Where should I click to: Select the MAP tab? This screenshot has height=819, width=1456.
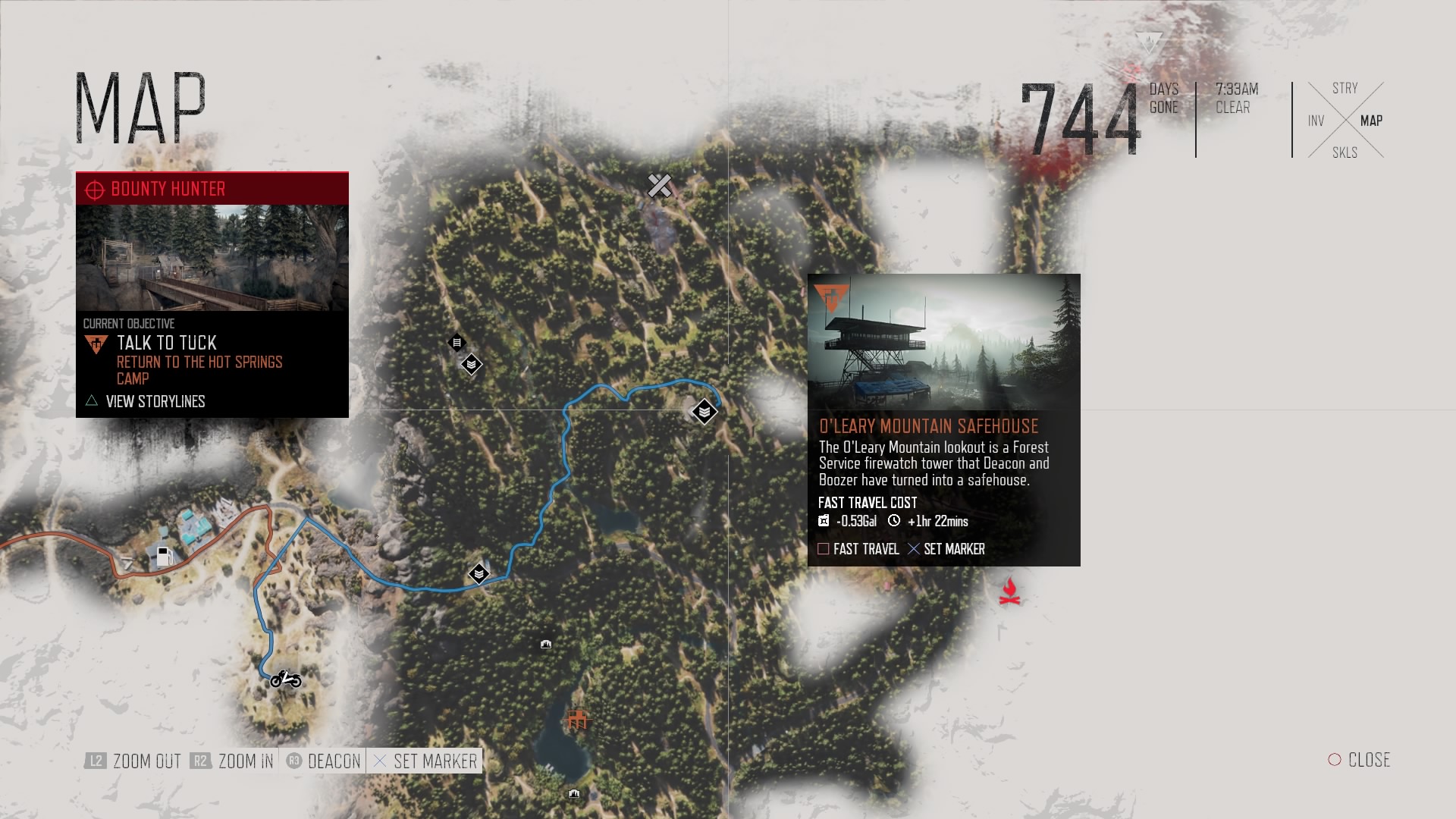point(1371,121)
